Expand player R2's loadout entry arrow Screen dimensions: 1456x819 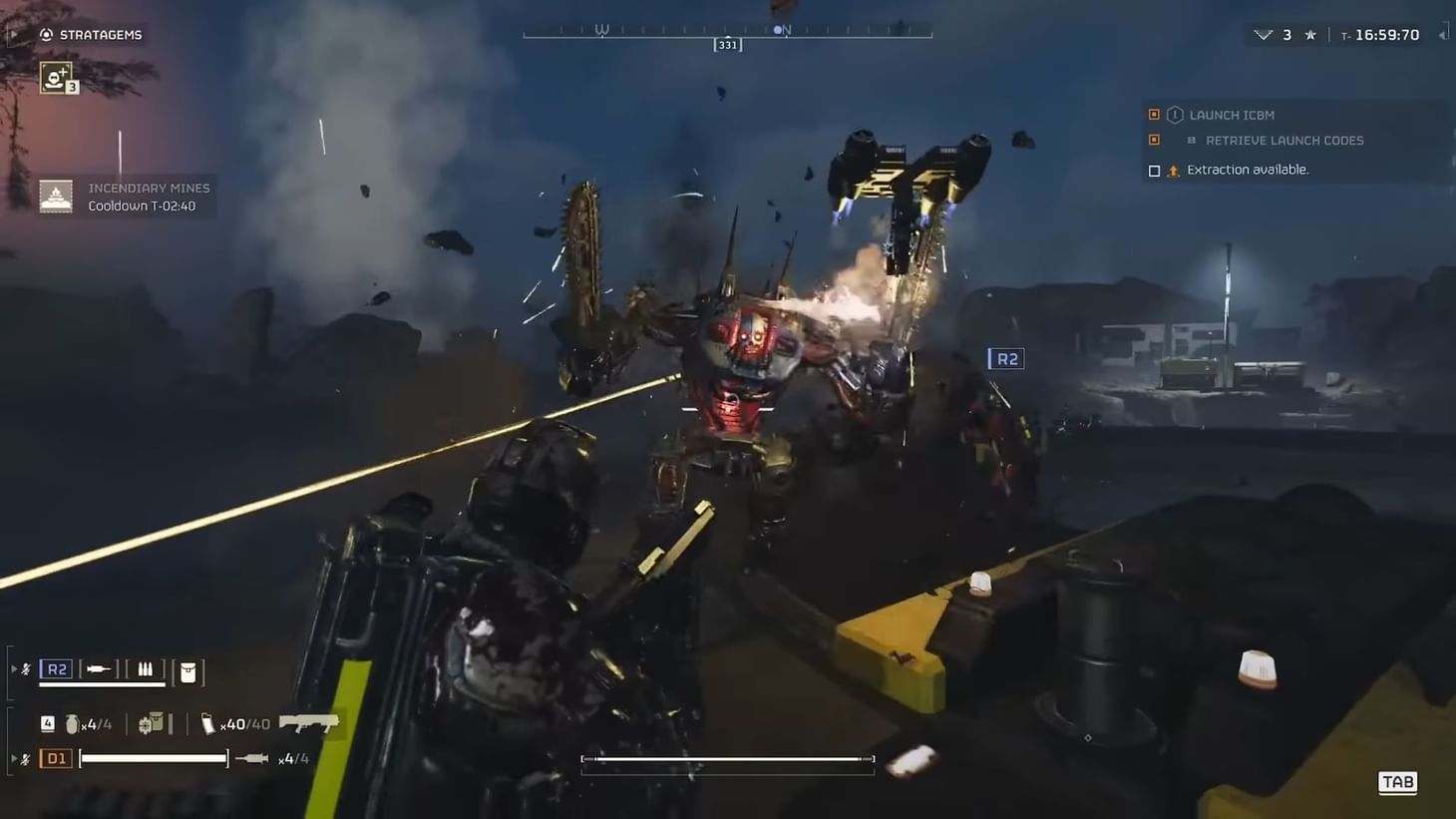pos(14,668)
